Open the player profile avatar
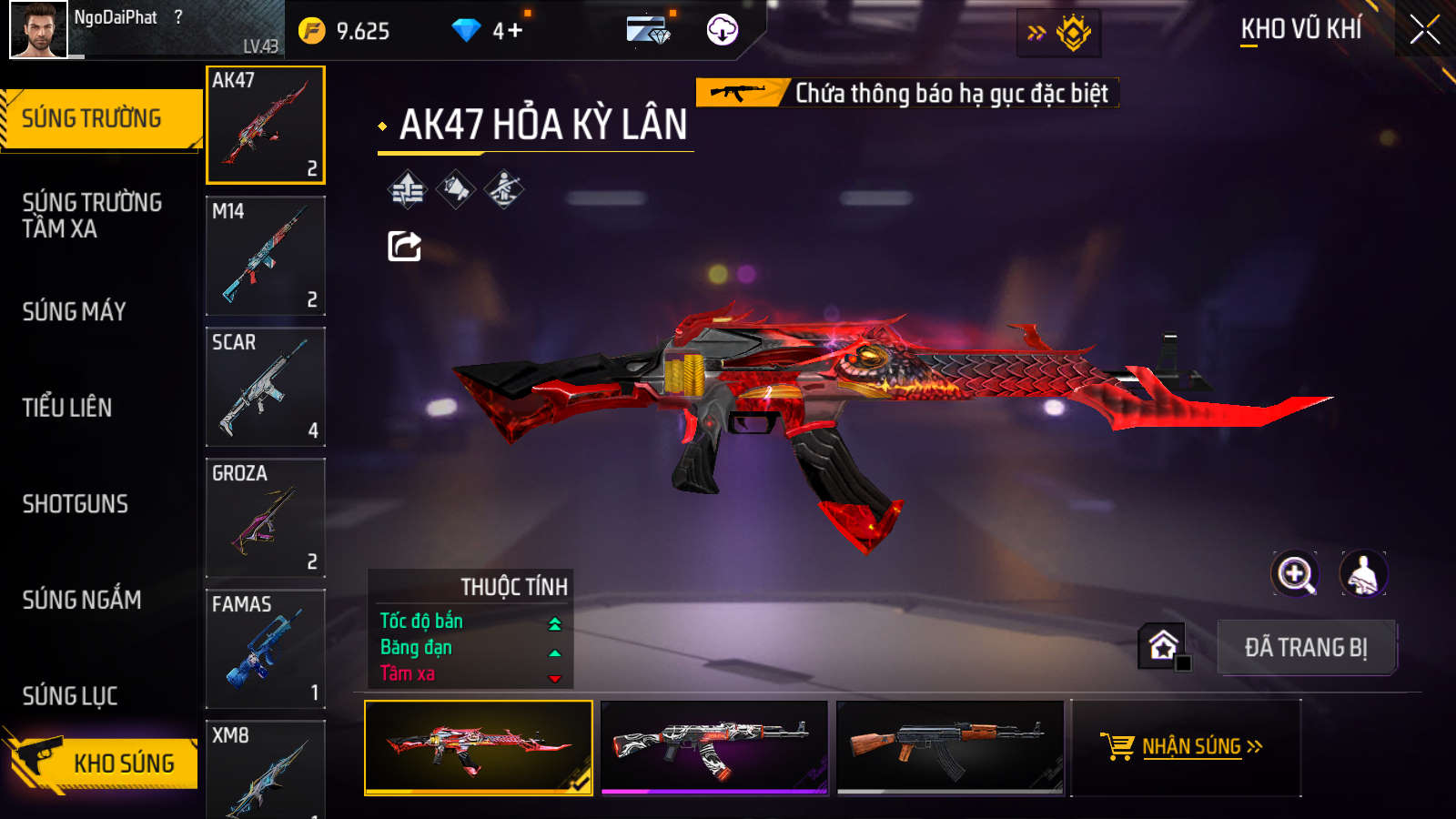 38,30
